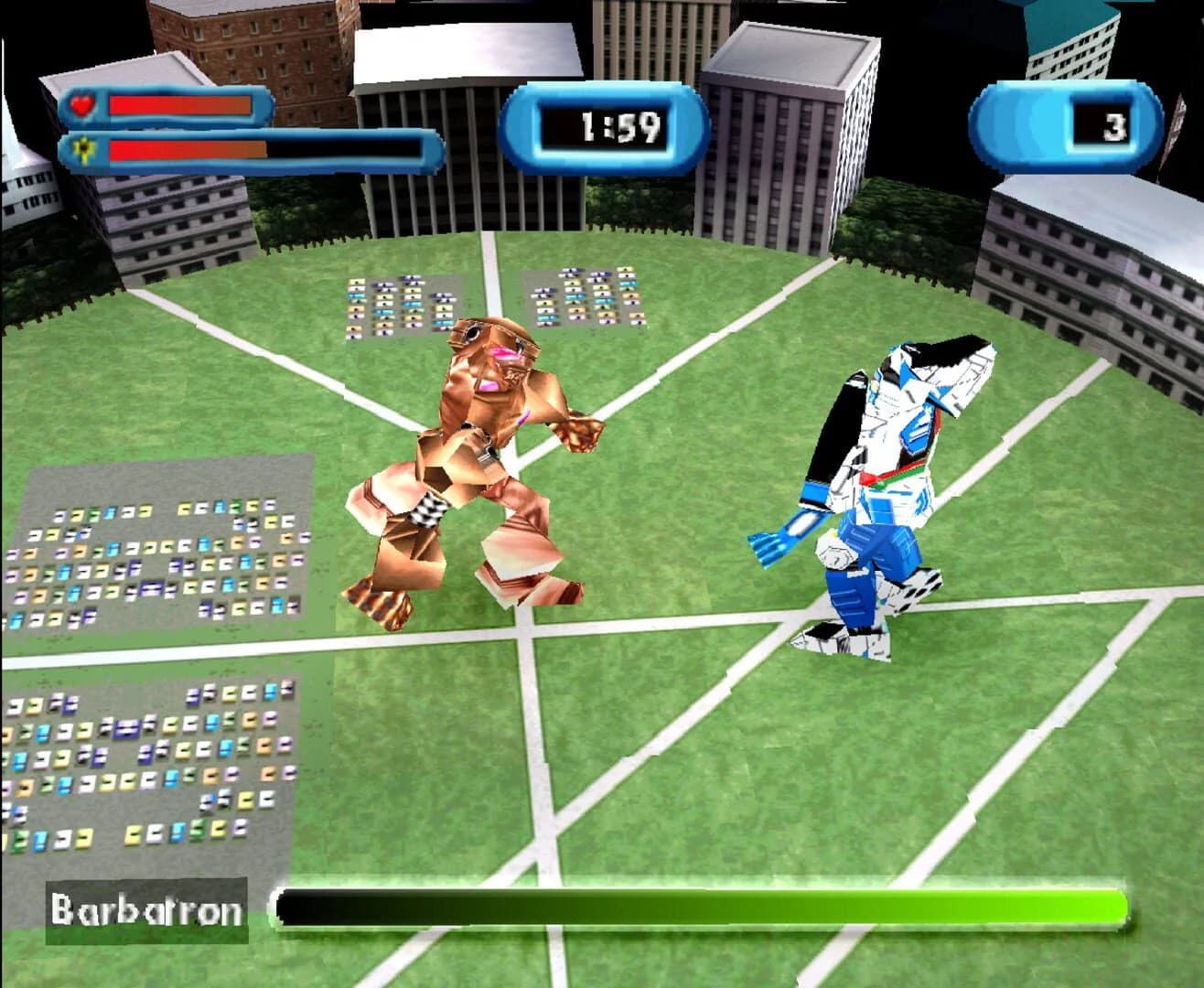The image size is (1204, 988).
Task: Click the counter digit 3
Action: [x=1114, y=126]
